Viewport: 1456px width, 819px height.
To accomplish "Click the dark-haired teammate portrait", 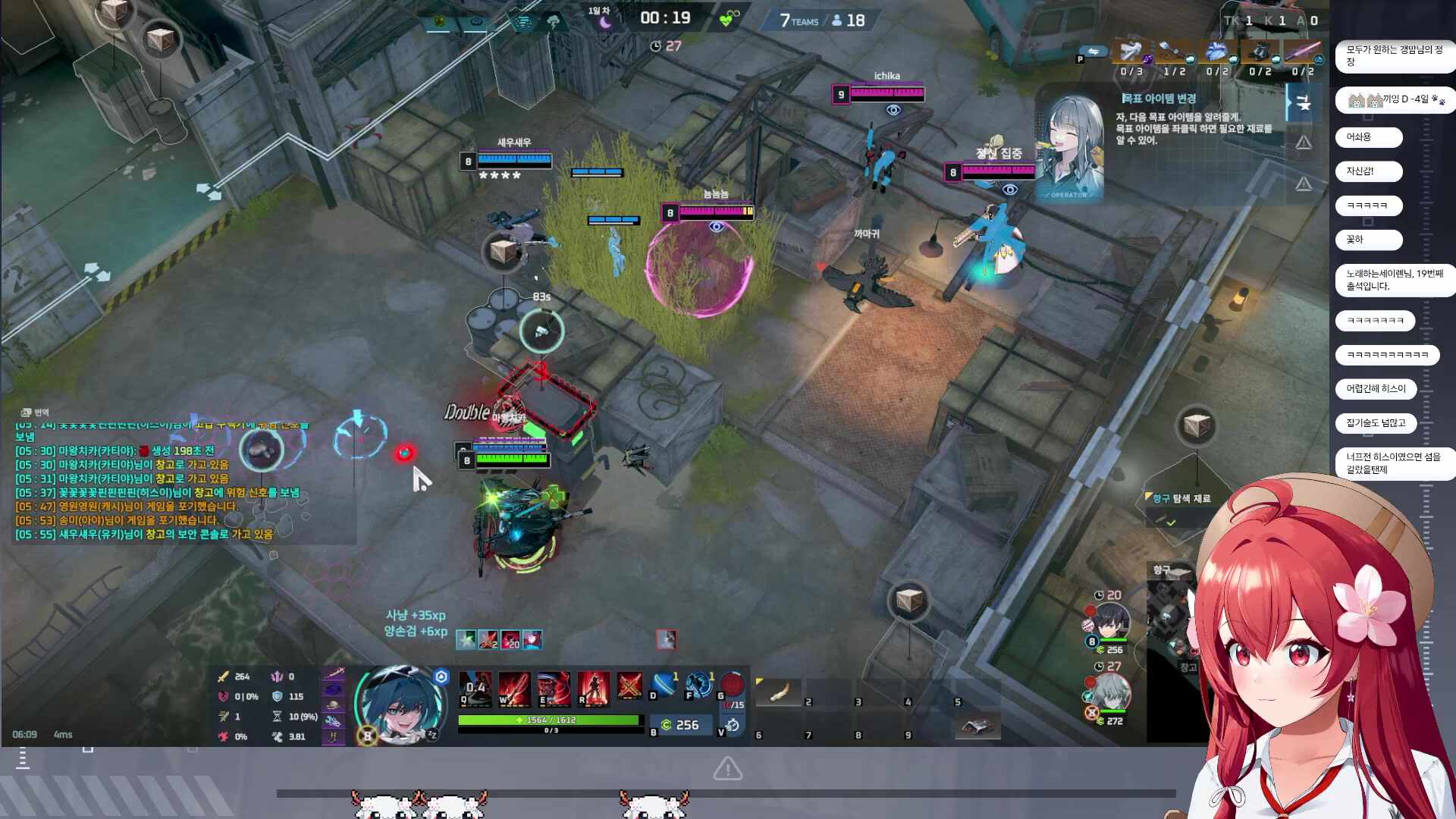I will click(x=1110, y=622).
